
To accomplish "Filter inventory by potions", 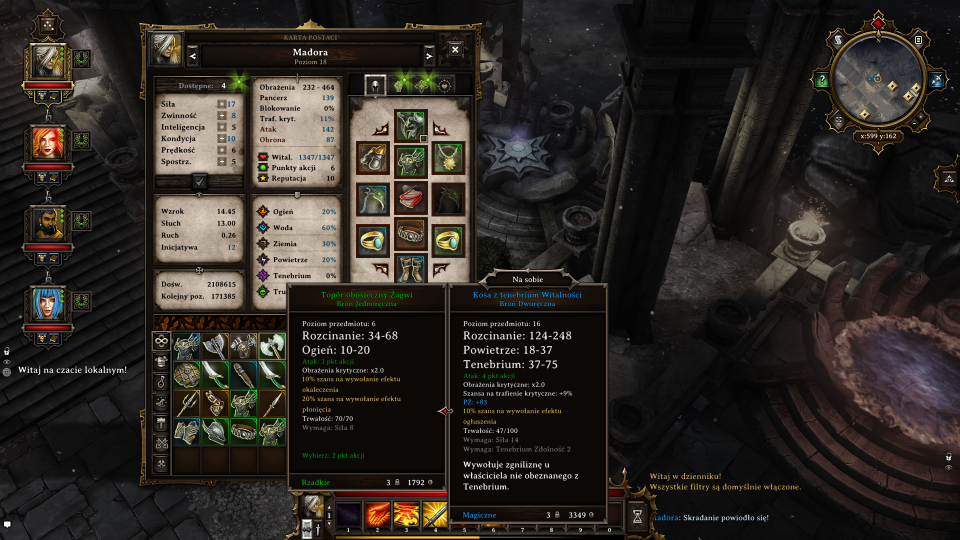I will click(159, 381).
